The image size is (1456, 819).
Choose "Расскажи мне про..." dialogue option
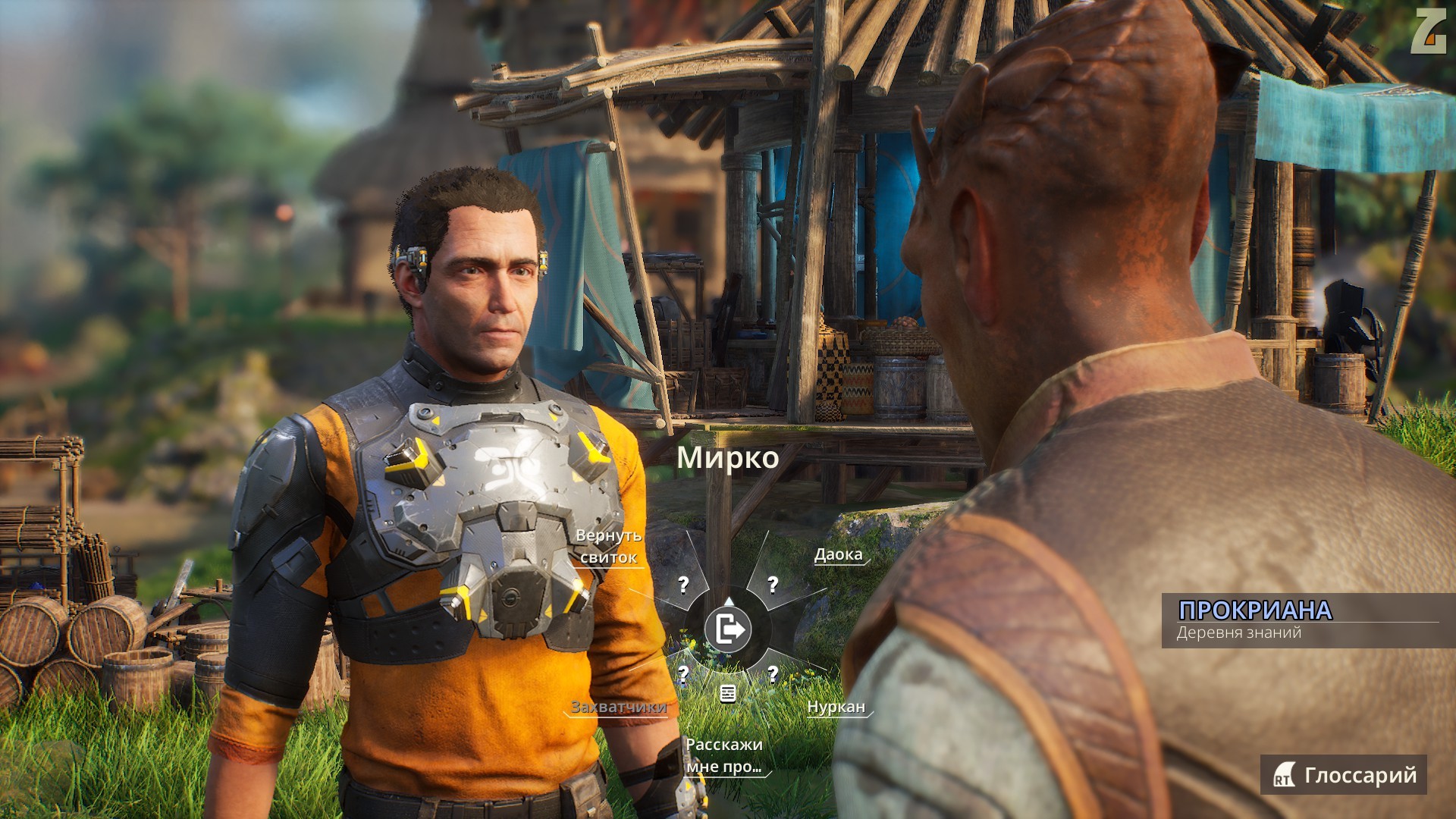pos(723,755)
